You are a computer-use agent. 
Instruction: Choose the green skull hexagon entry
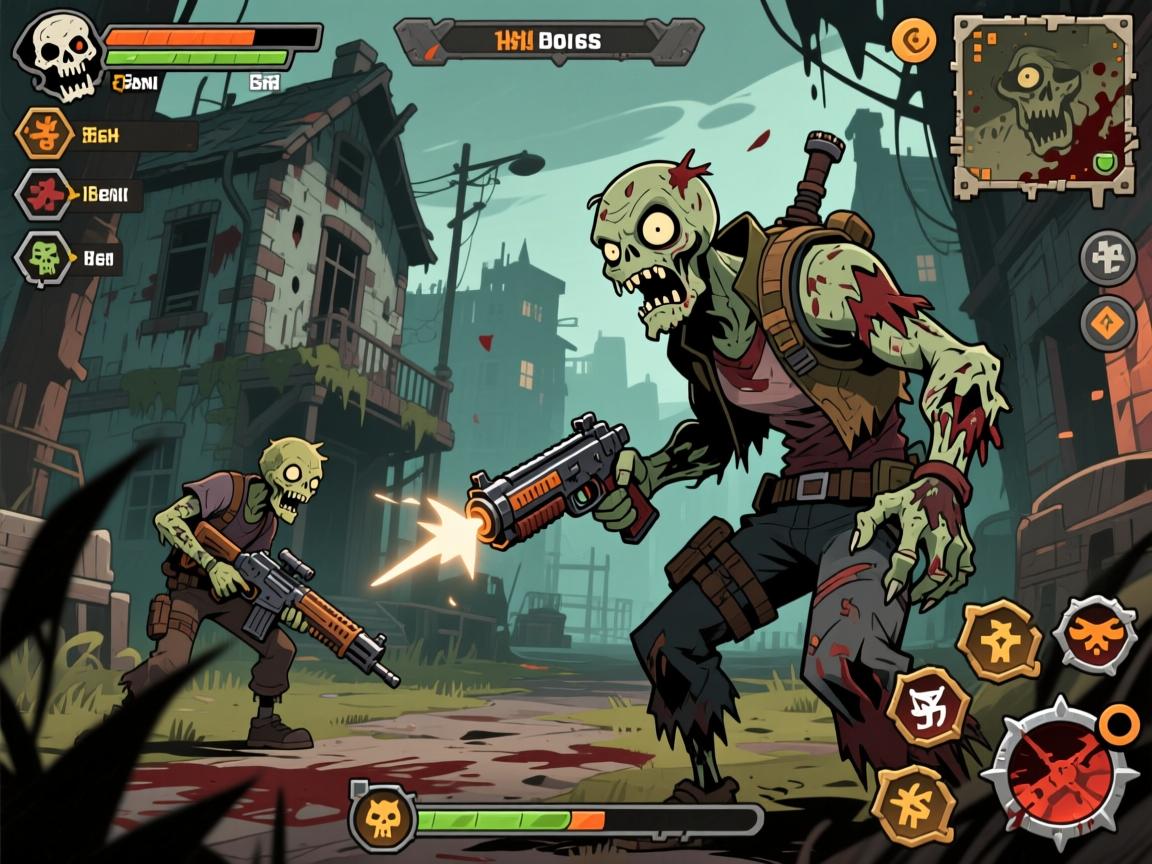(43, 259)
